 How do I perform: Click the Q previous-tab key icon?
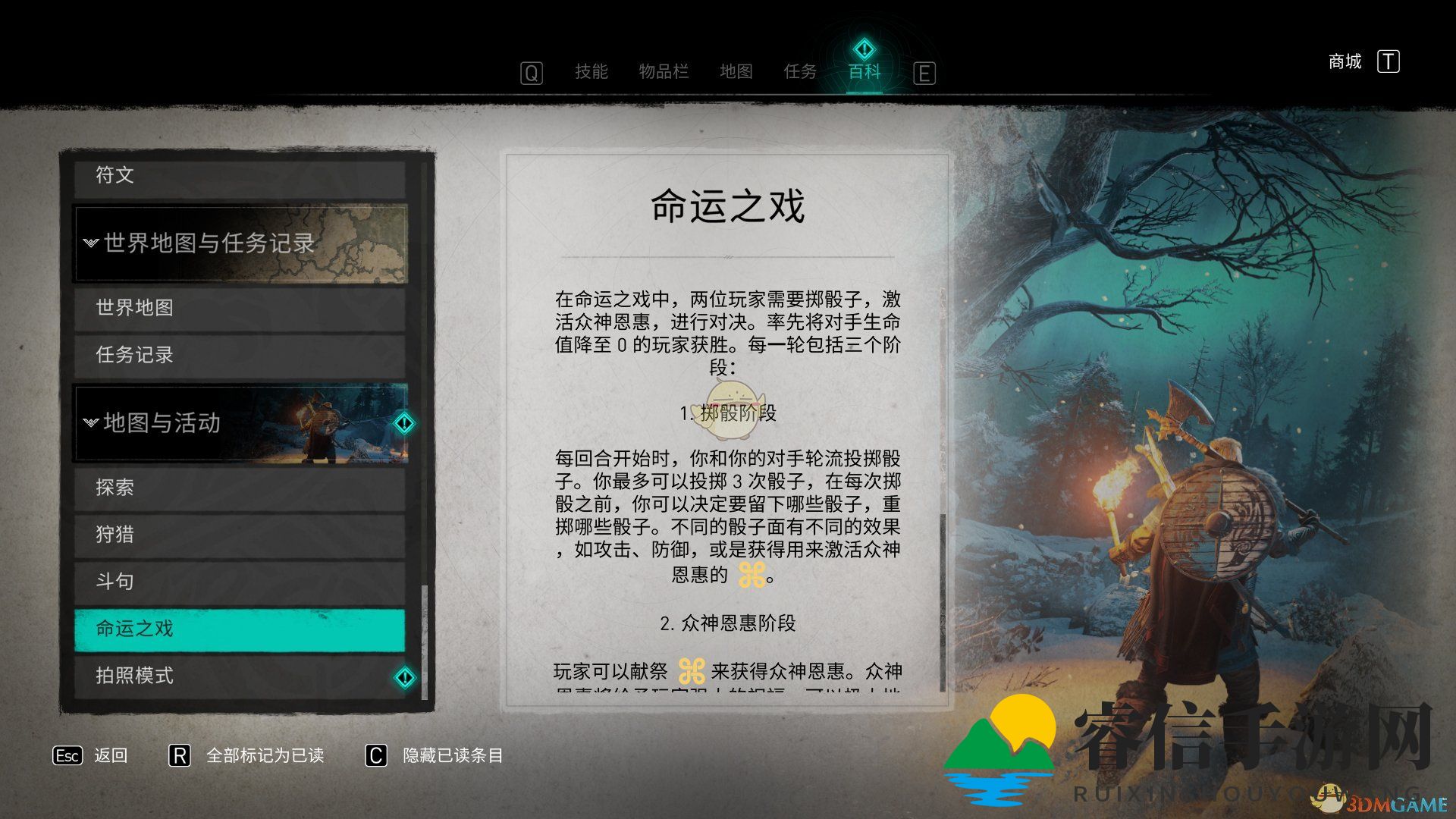(x=531, y=72)
